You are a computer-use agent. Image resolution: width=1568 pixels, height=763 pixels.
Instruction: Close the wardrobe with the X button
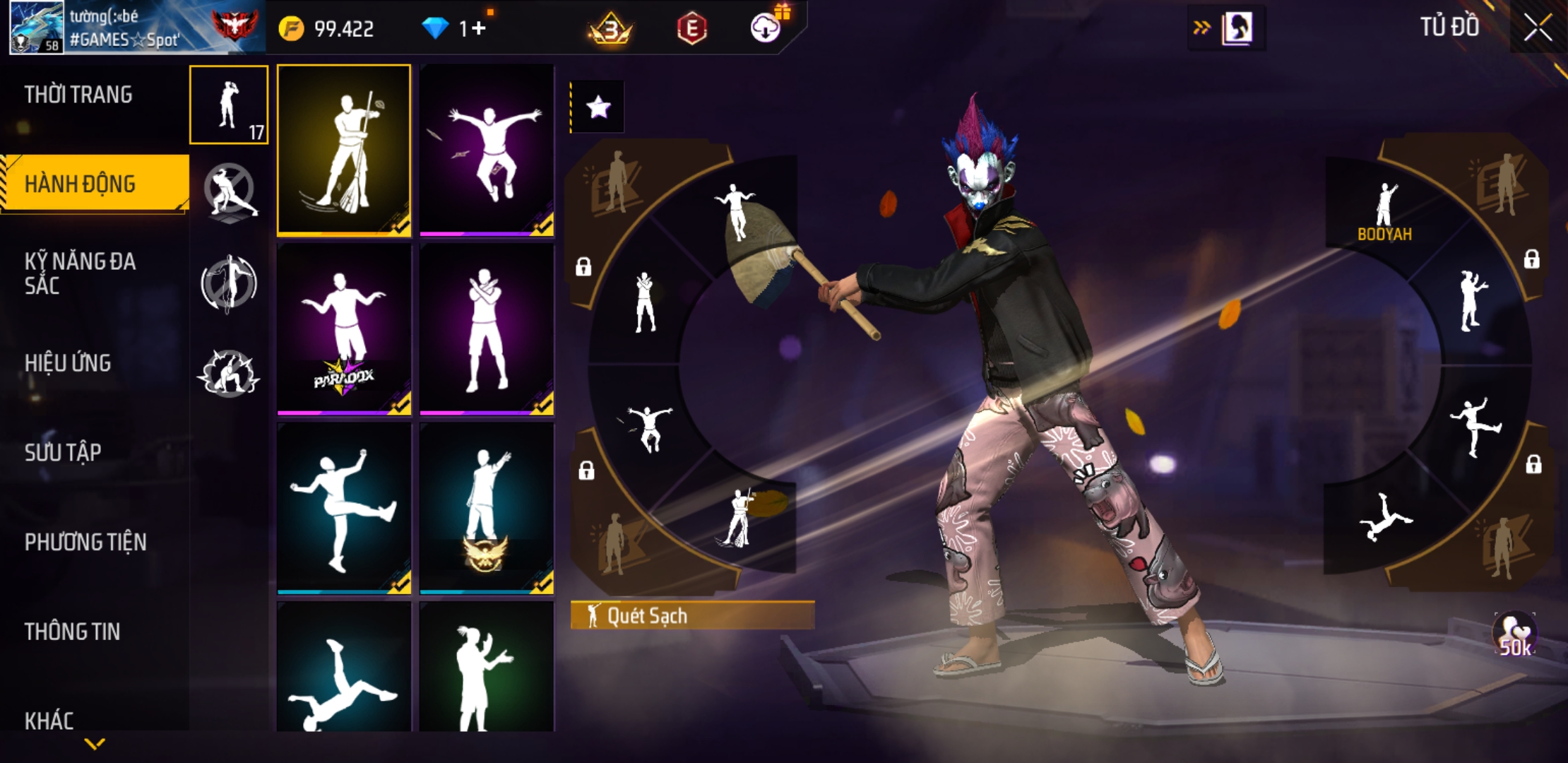tap(1537, 28)
